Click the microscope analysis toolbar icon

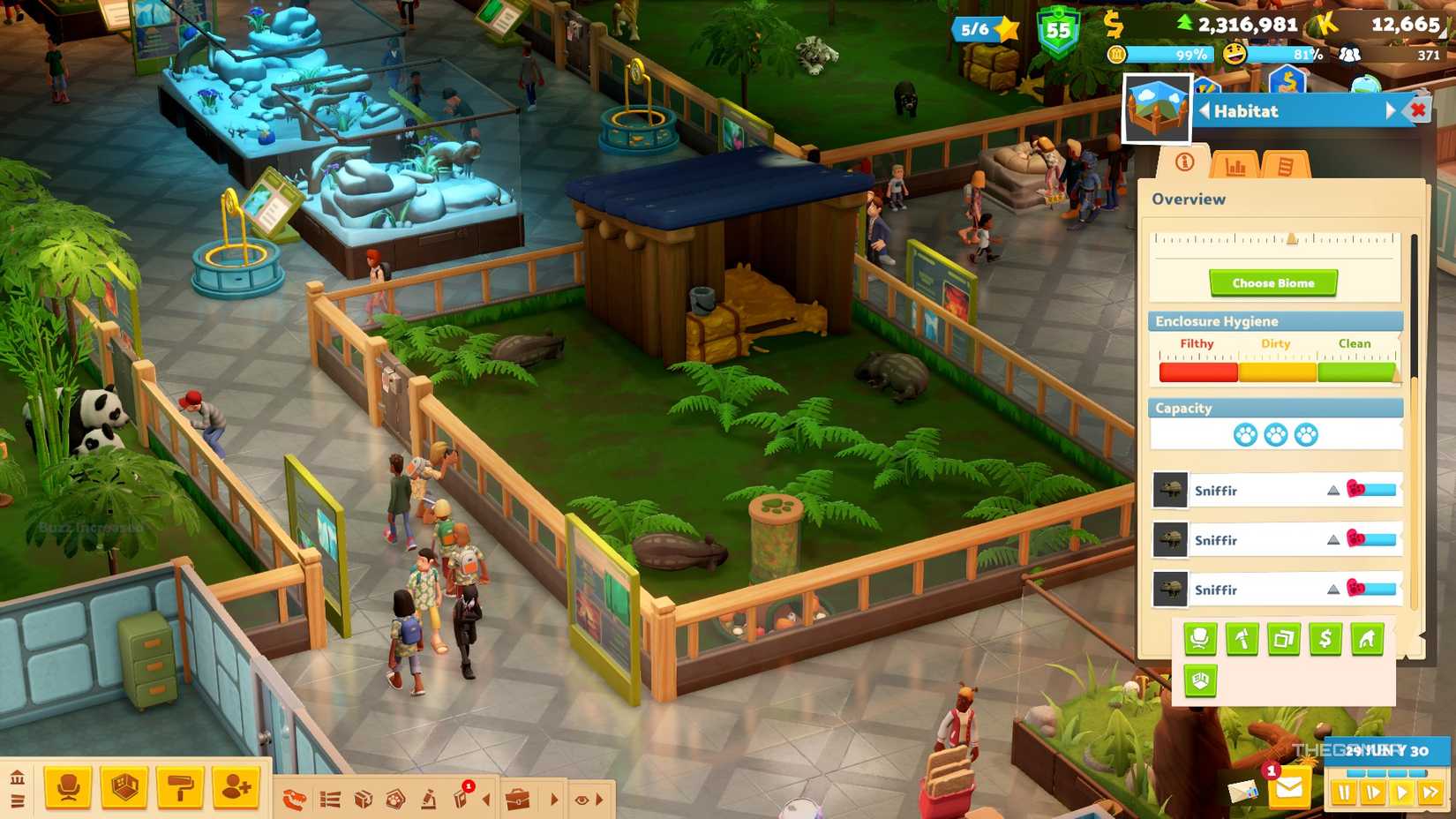coord(431,797)
